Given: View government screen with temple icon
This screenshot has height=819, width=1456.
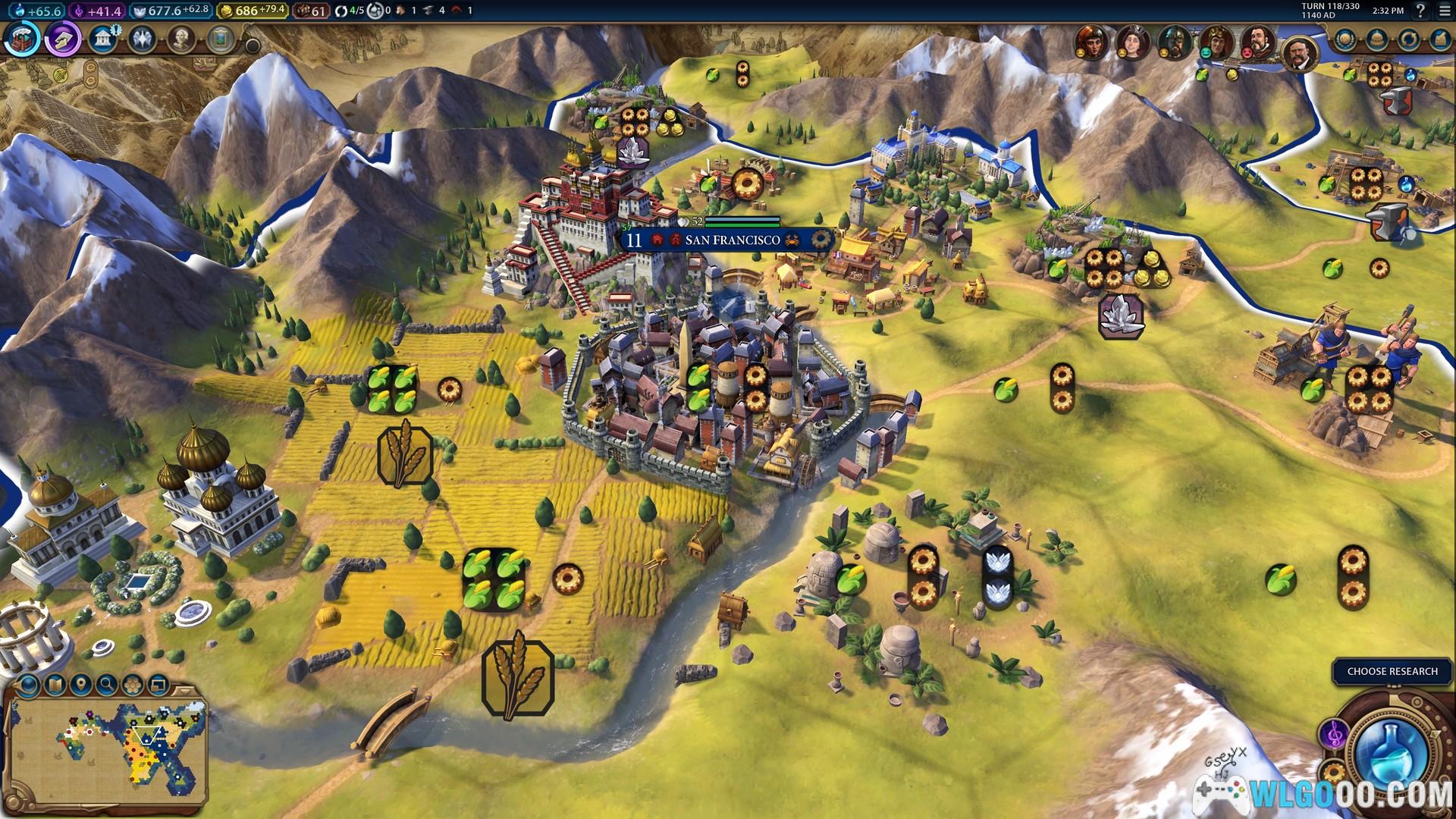Looking at the screenshot, I should click(102, 39).
